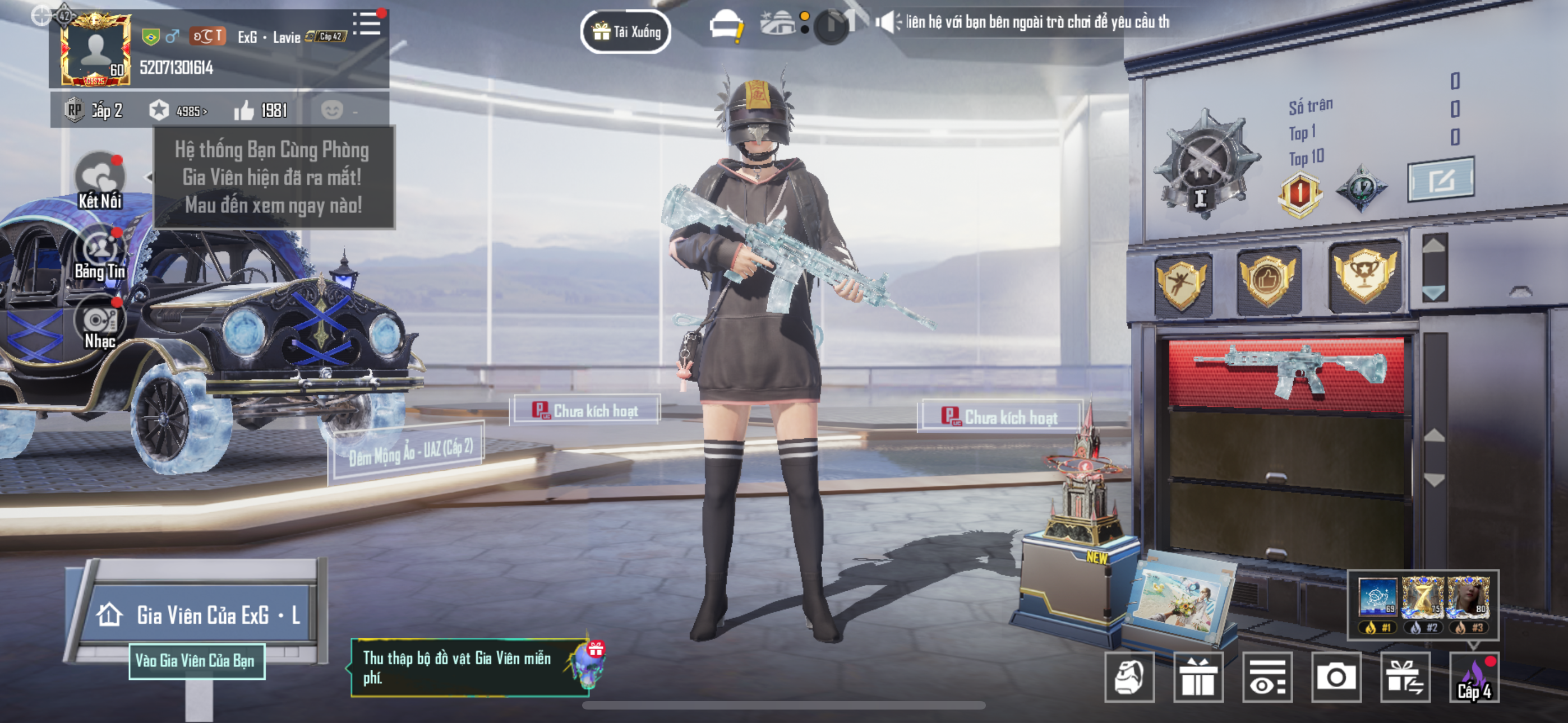The height and width of the screenshot is (723, 1568).
Task: Click the edit stats pencil button
Action: (x=1440, y=179)
